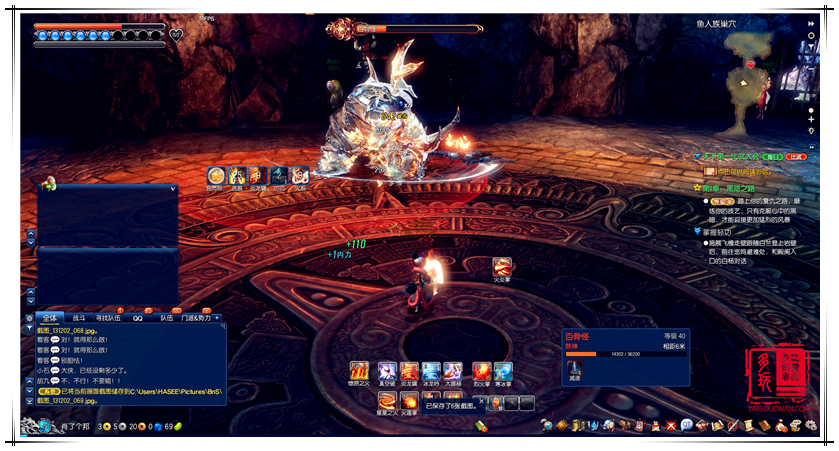Screen dimensions: 839x451
Task: Use the 寒冰掌 skill
Action: click(503, 371)
